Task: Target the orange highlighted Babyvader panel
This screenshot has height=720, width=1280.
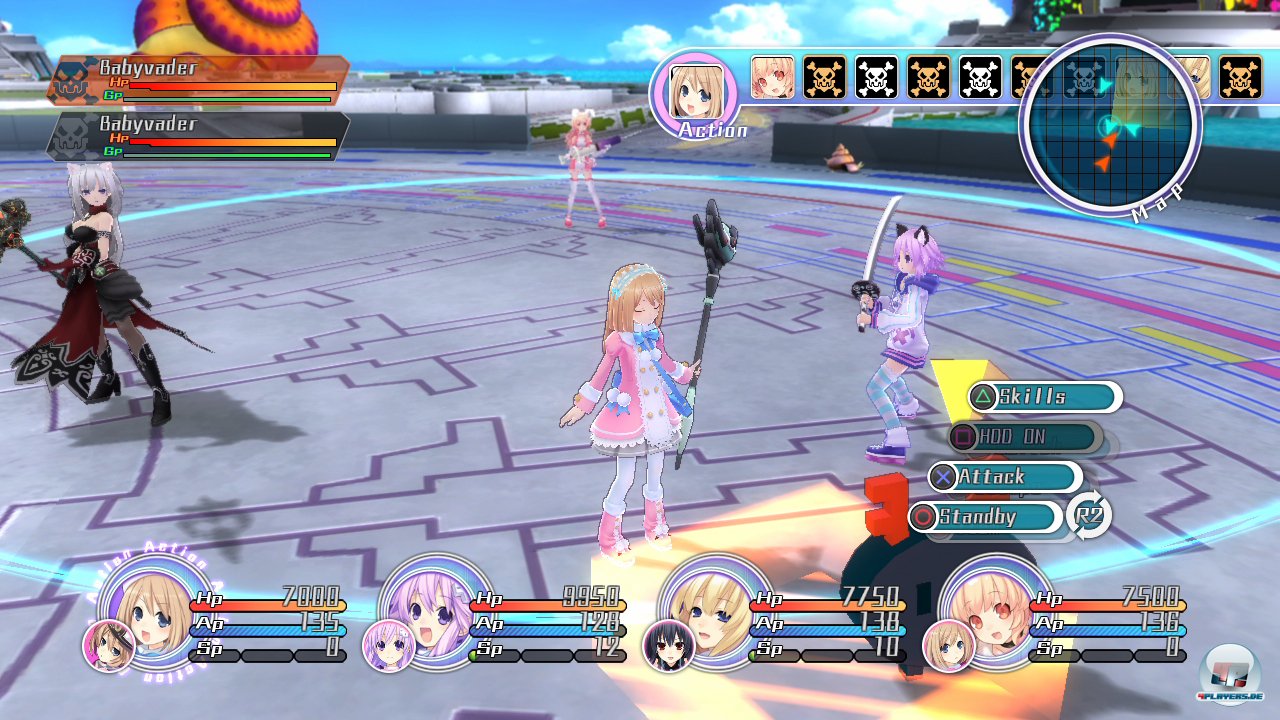Action: pyautogui.click(x=198, y=80)
